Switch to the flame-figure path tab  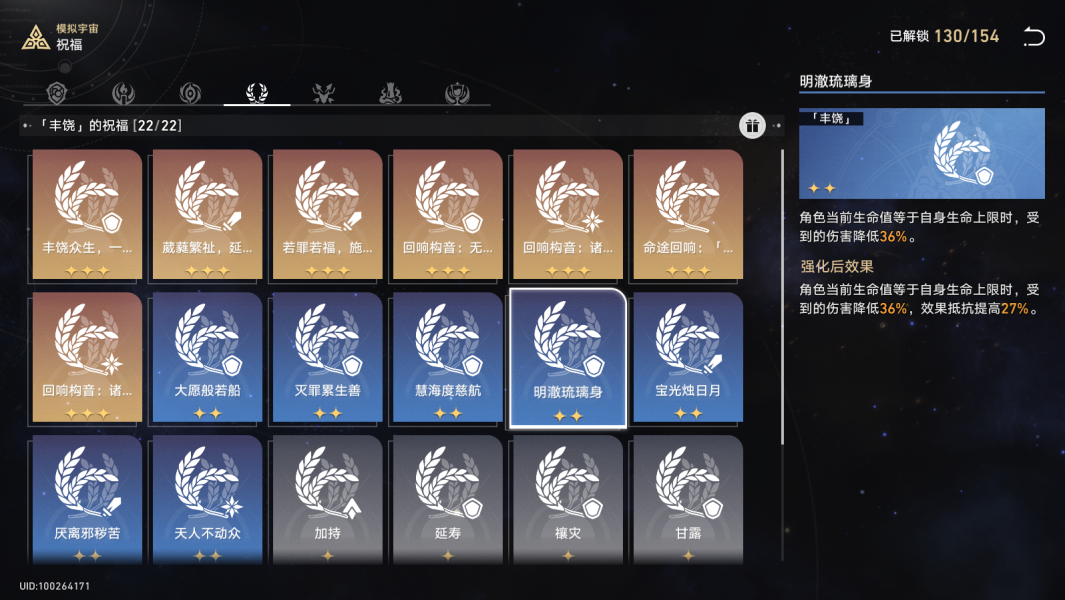point(124,94)
